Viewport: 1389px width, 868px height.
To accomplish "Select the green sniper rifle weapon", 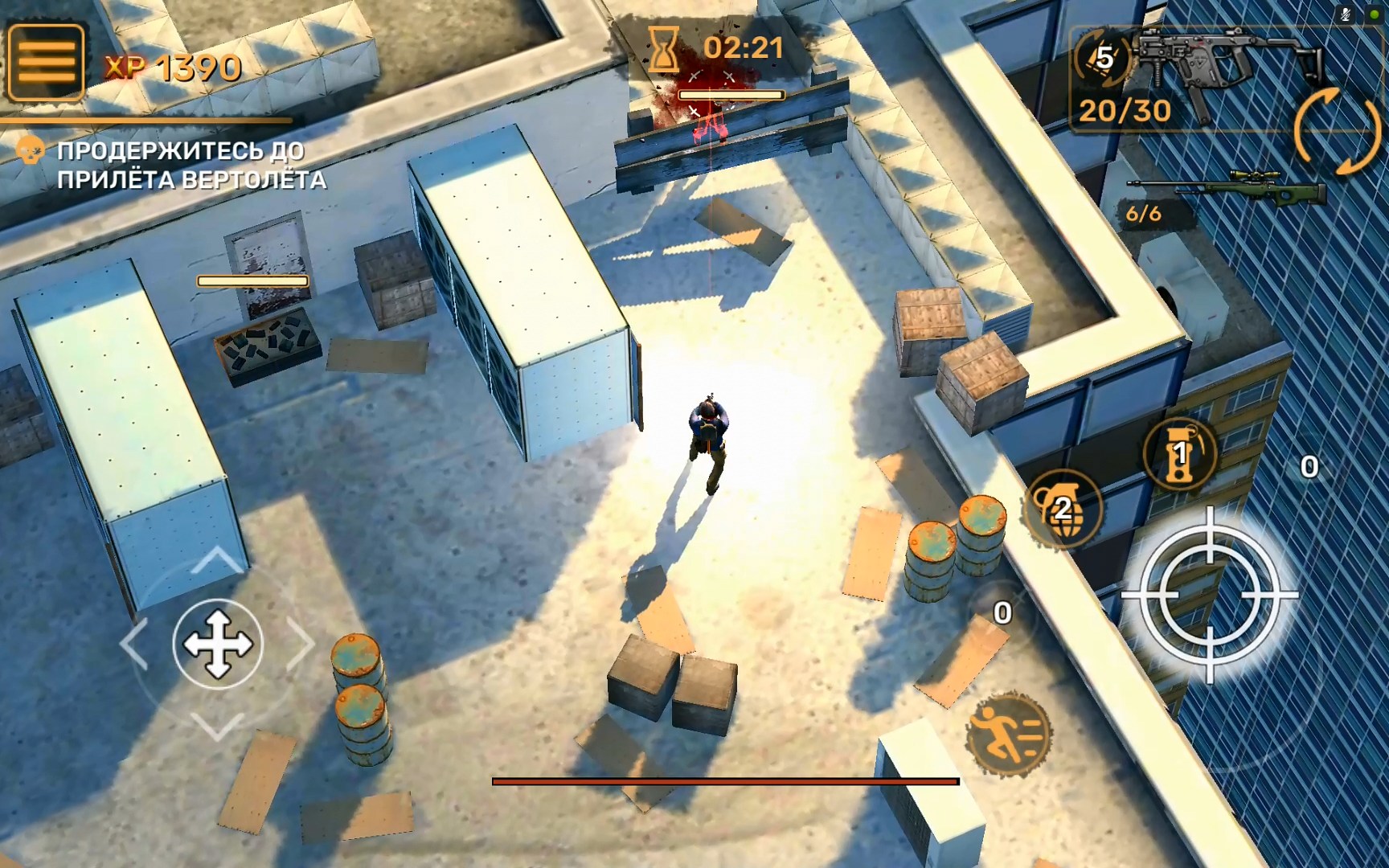I will coord(1227,190).
